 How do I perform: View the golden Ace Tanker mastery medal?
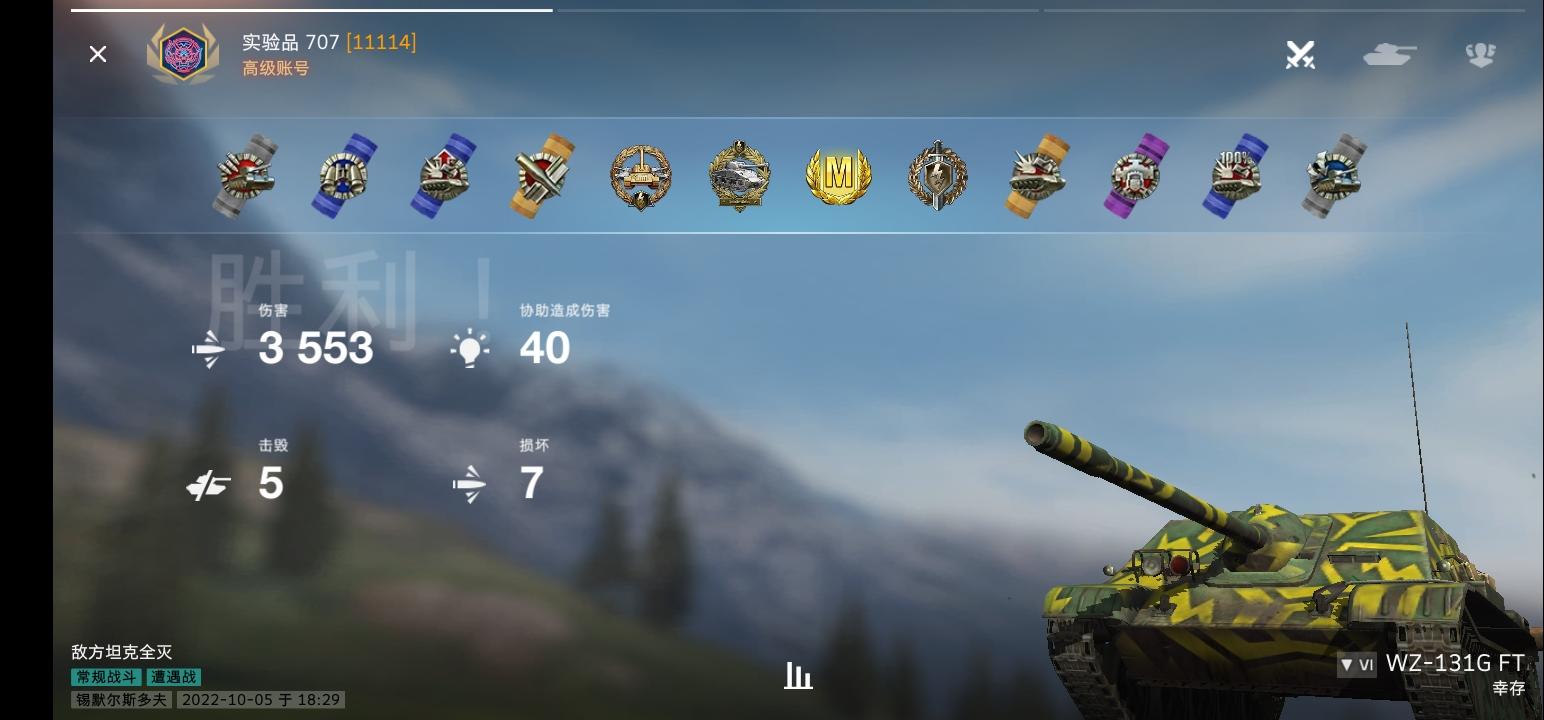(840, 176)
